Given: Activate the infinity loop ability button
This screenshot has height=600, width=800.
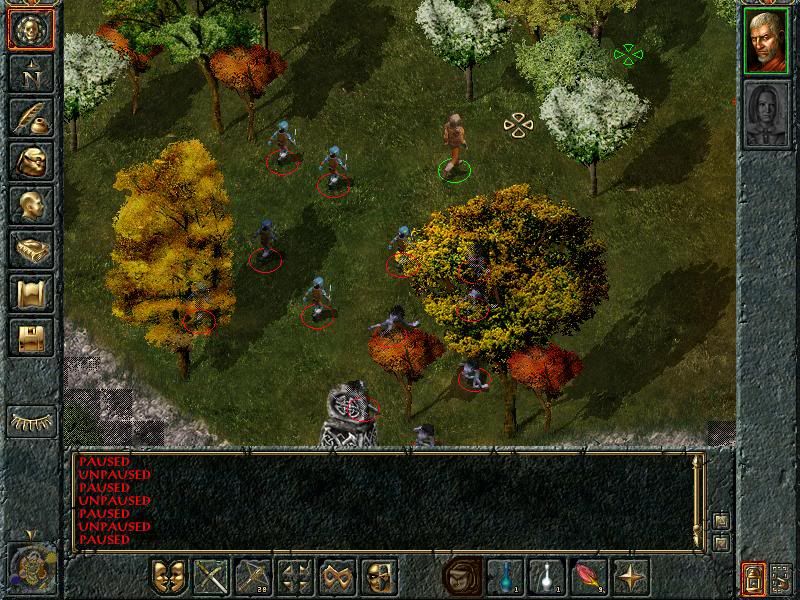Looking at the screenshot, I should coord(337,577).
